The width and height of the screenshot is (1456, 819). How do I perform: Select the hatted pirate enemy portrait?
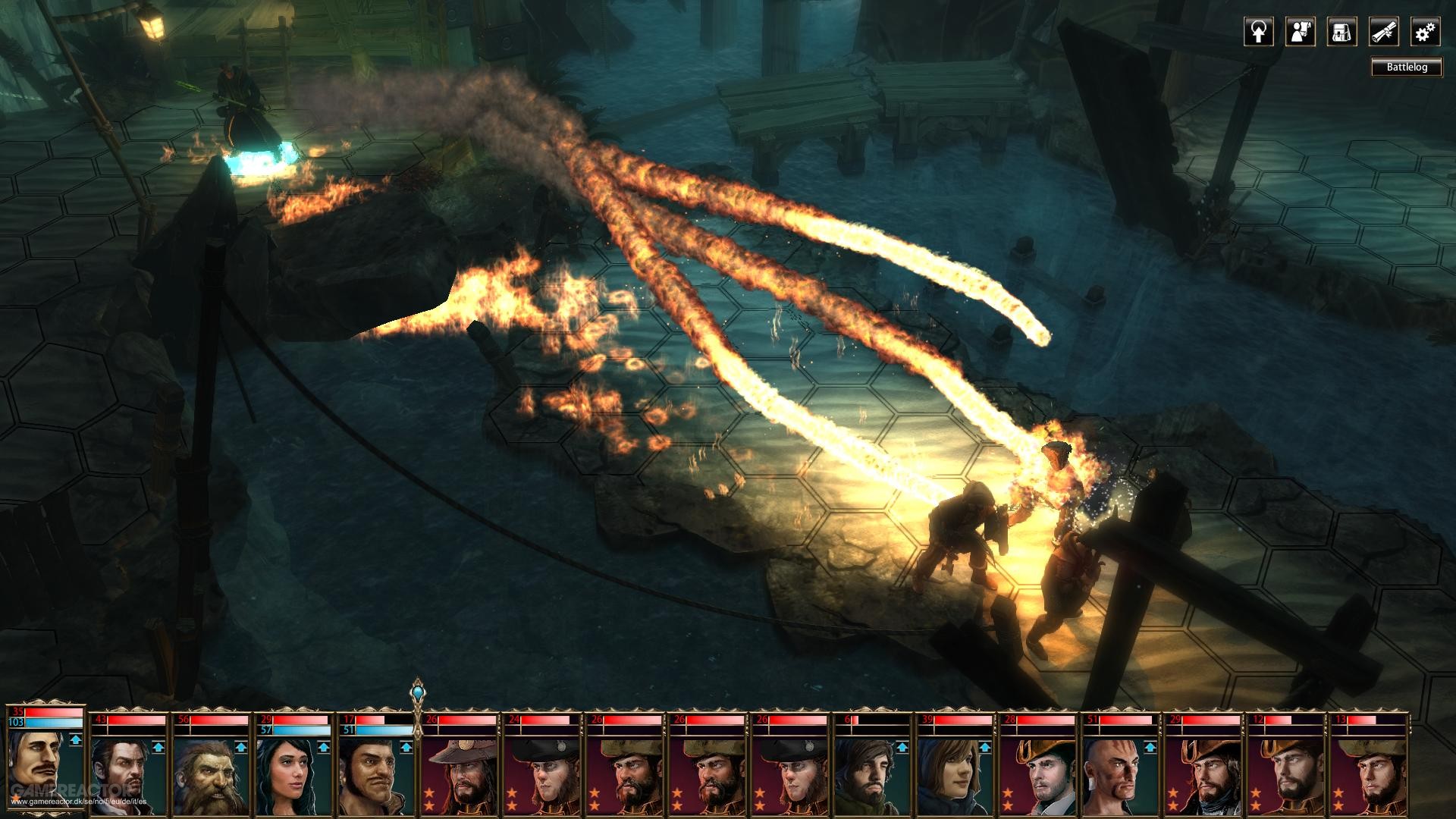464,773
